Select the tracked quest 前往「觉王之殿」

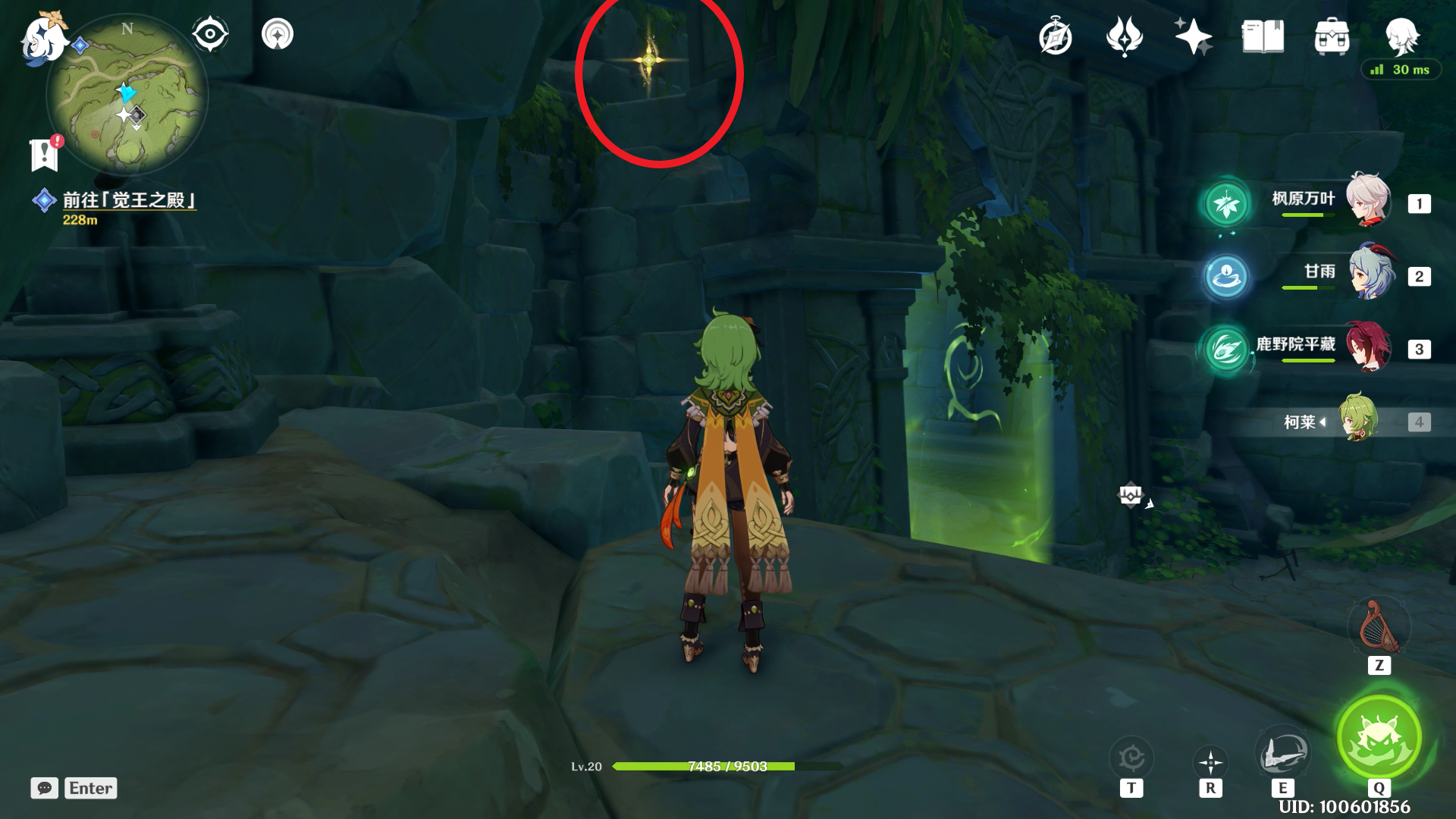click(x=129, y=200)
